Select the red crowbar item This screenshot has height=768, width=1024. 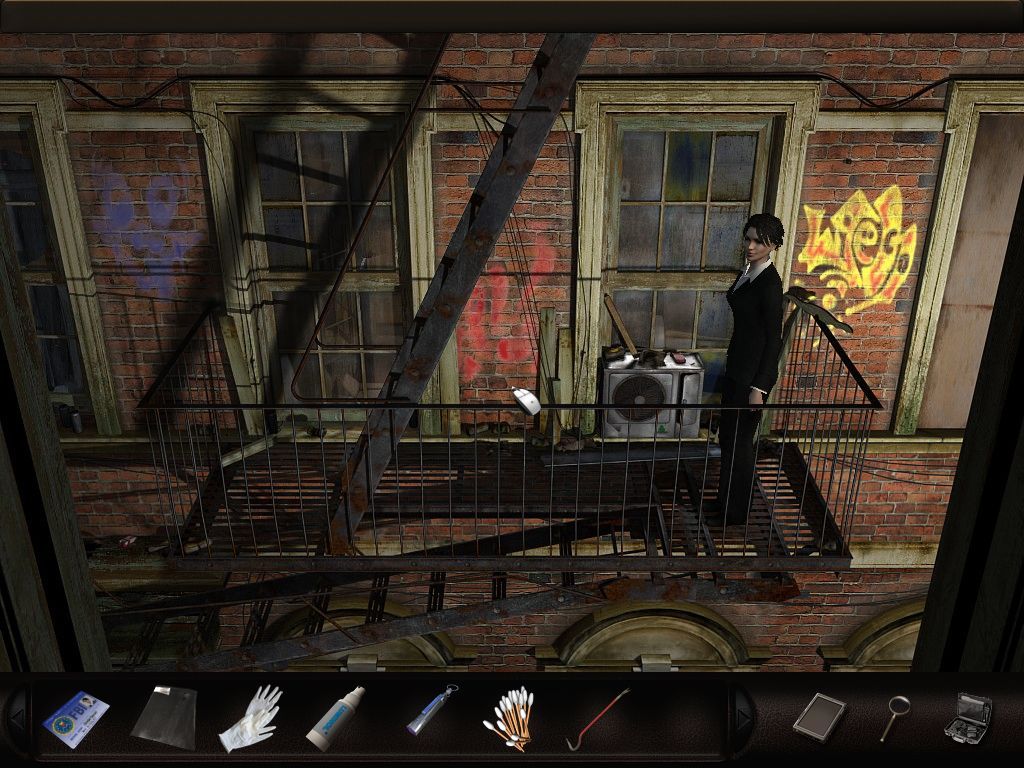point(597,718)
